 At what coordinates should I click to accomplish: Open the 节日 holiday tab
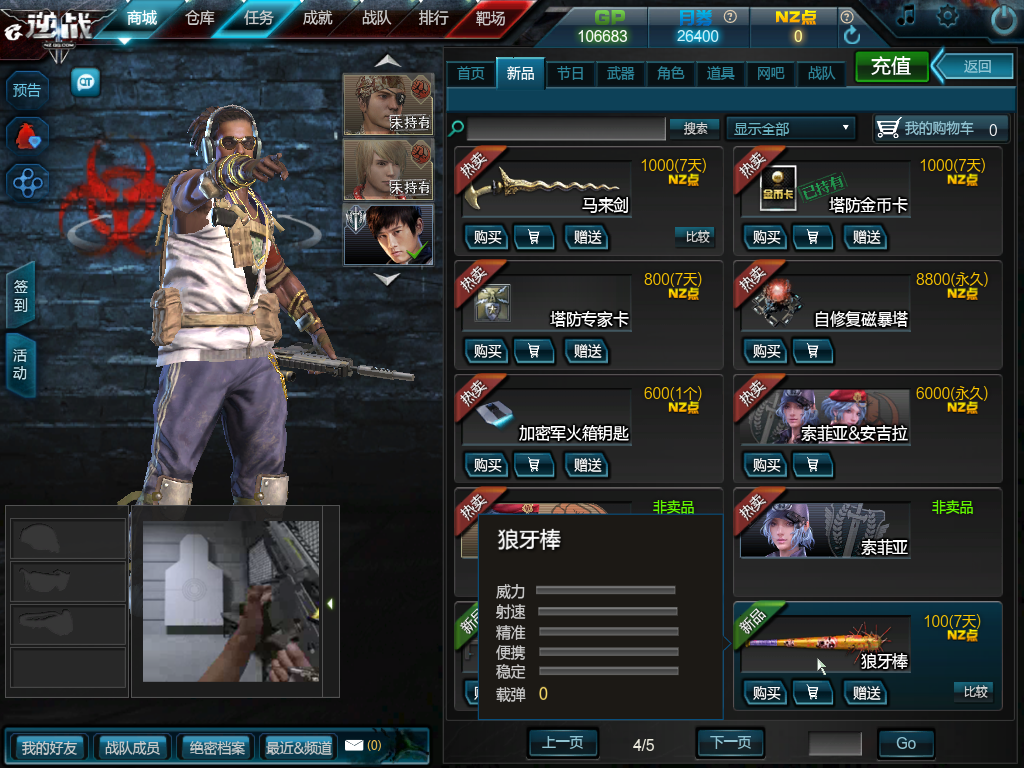click(570, 73)
